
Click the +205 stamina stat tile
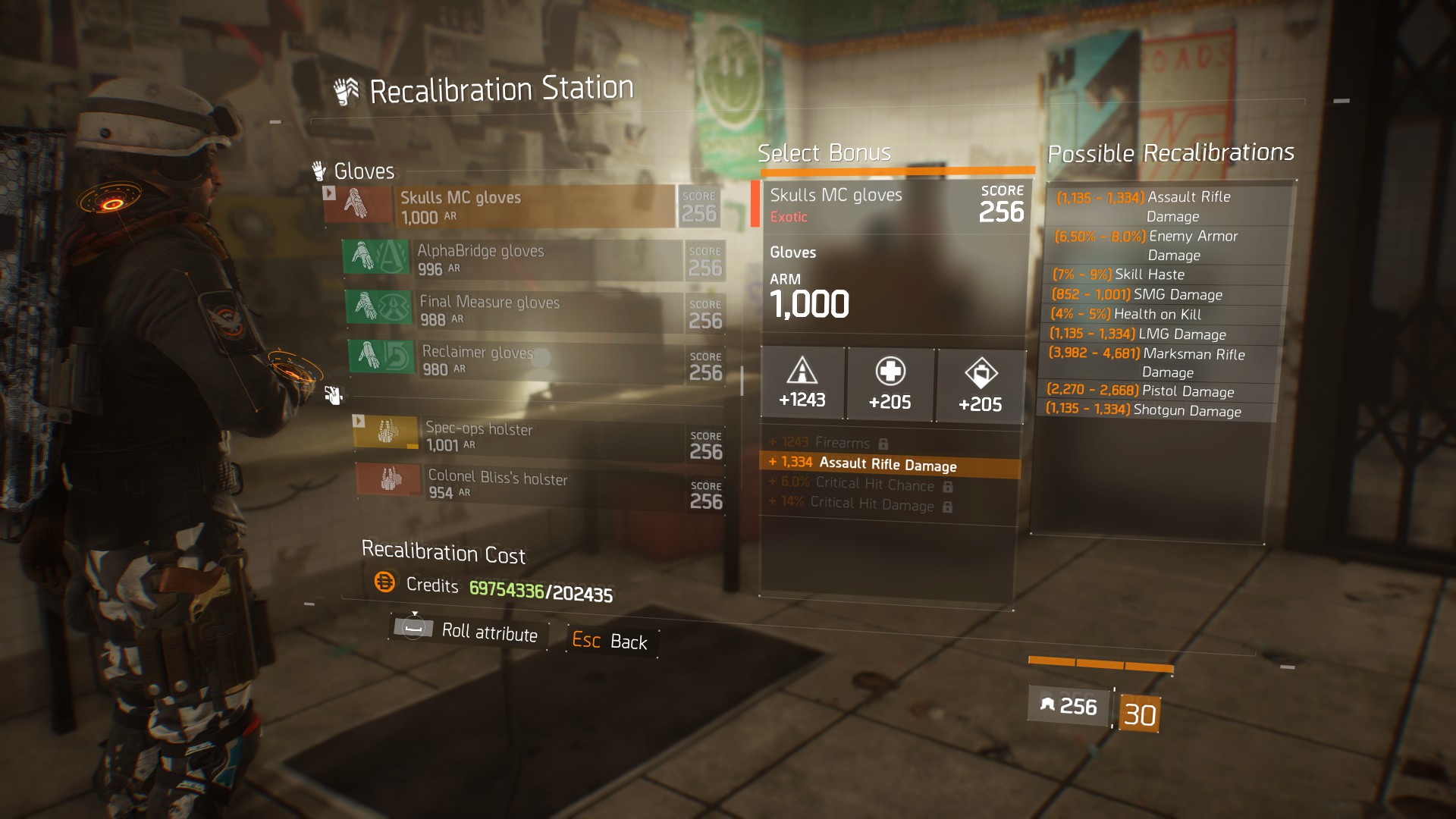890,384
